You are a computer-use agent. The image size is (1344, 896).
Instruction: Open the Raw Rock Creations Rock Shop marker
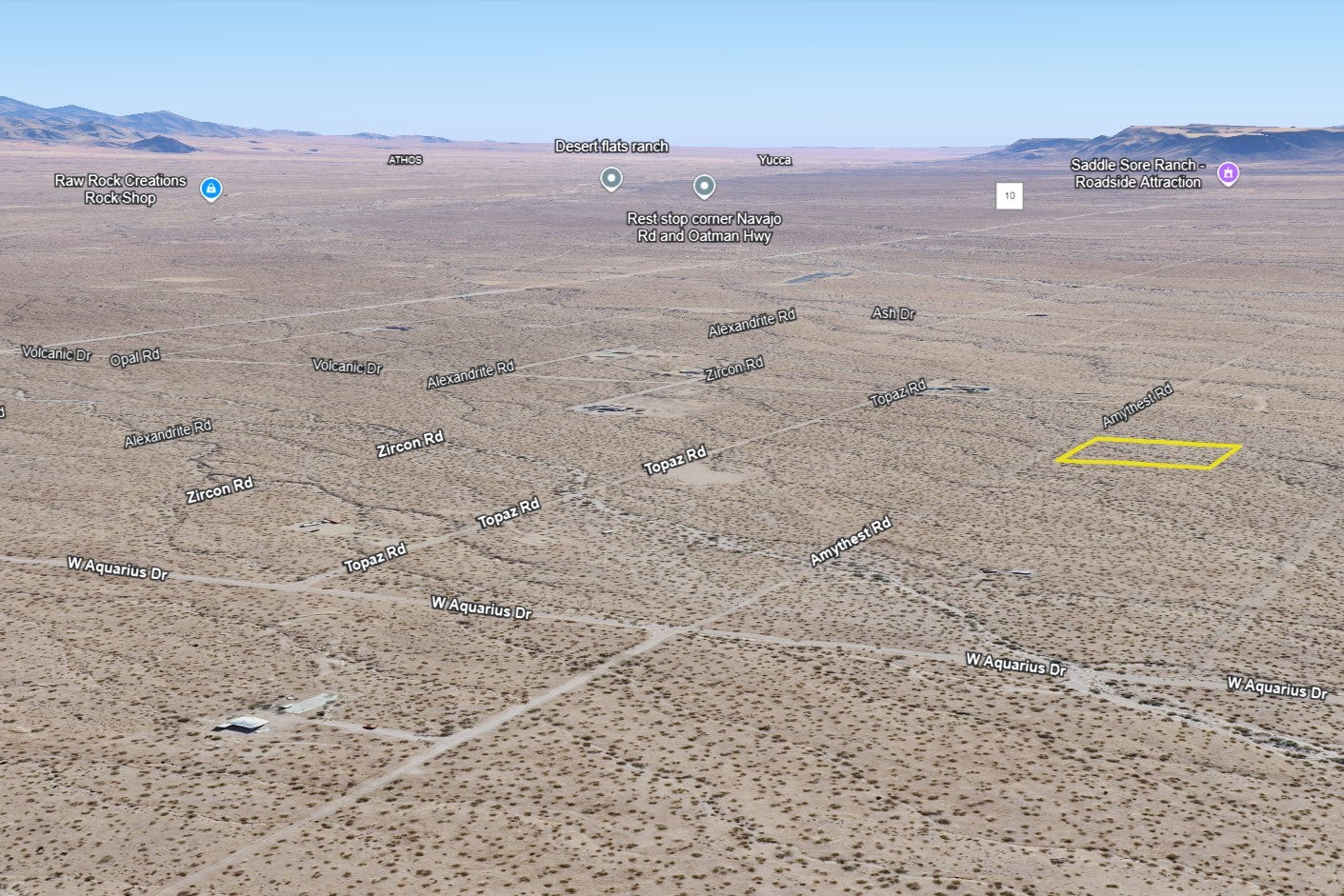pos(211,189)
